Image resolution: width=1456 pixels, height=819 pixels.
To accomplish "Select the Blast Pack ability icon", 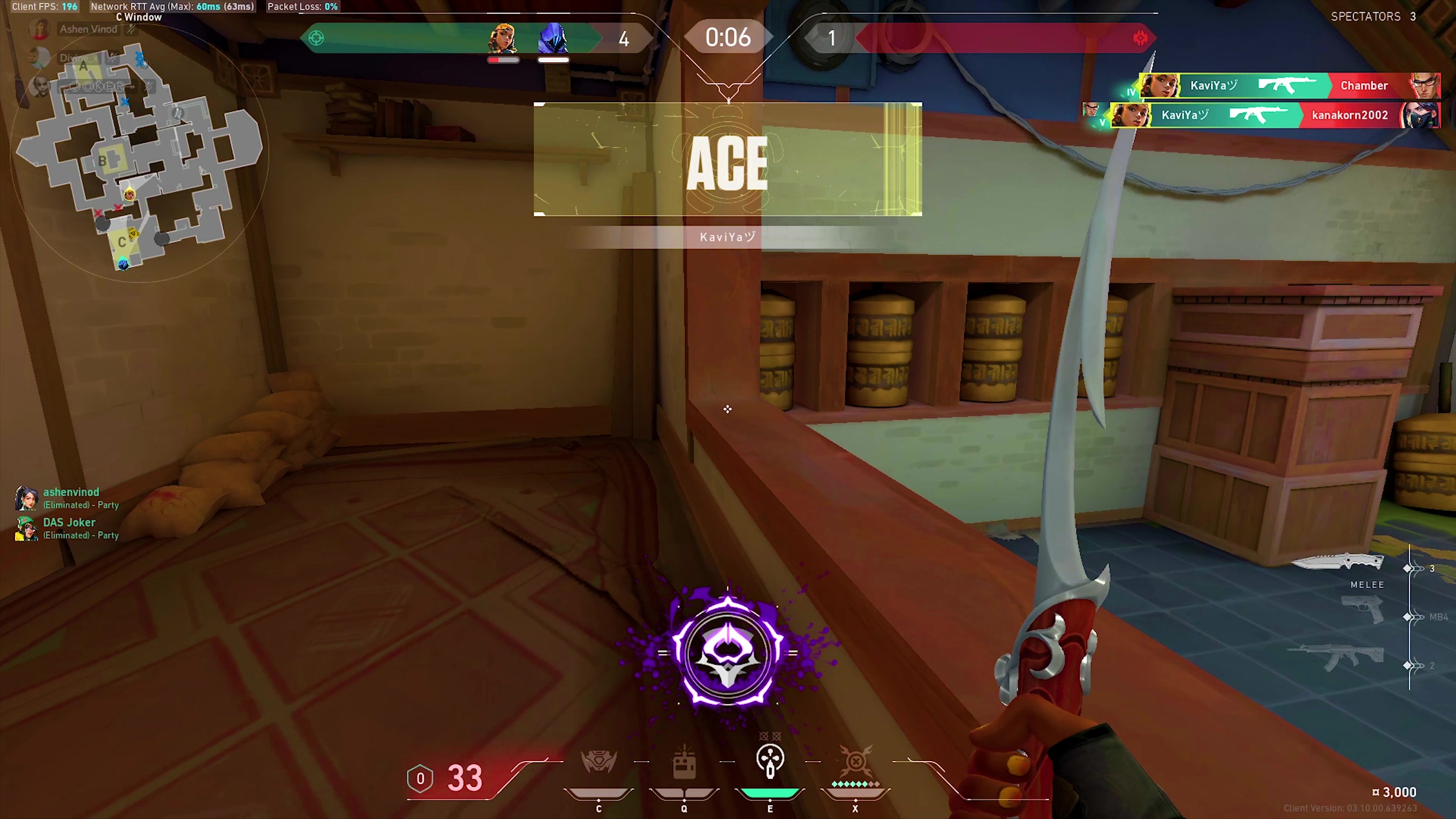I will pyautogui.click(x=684, y=763).
